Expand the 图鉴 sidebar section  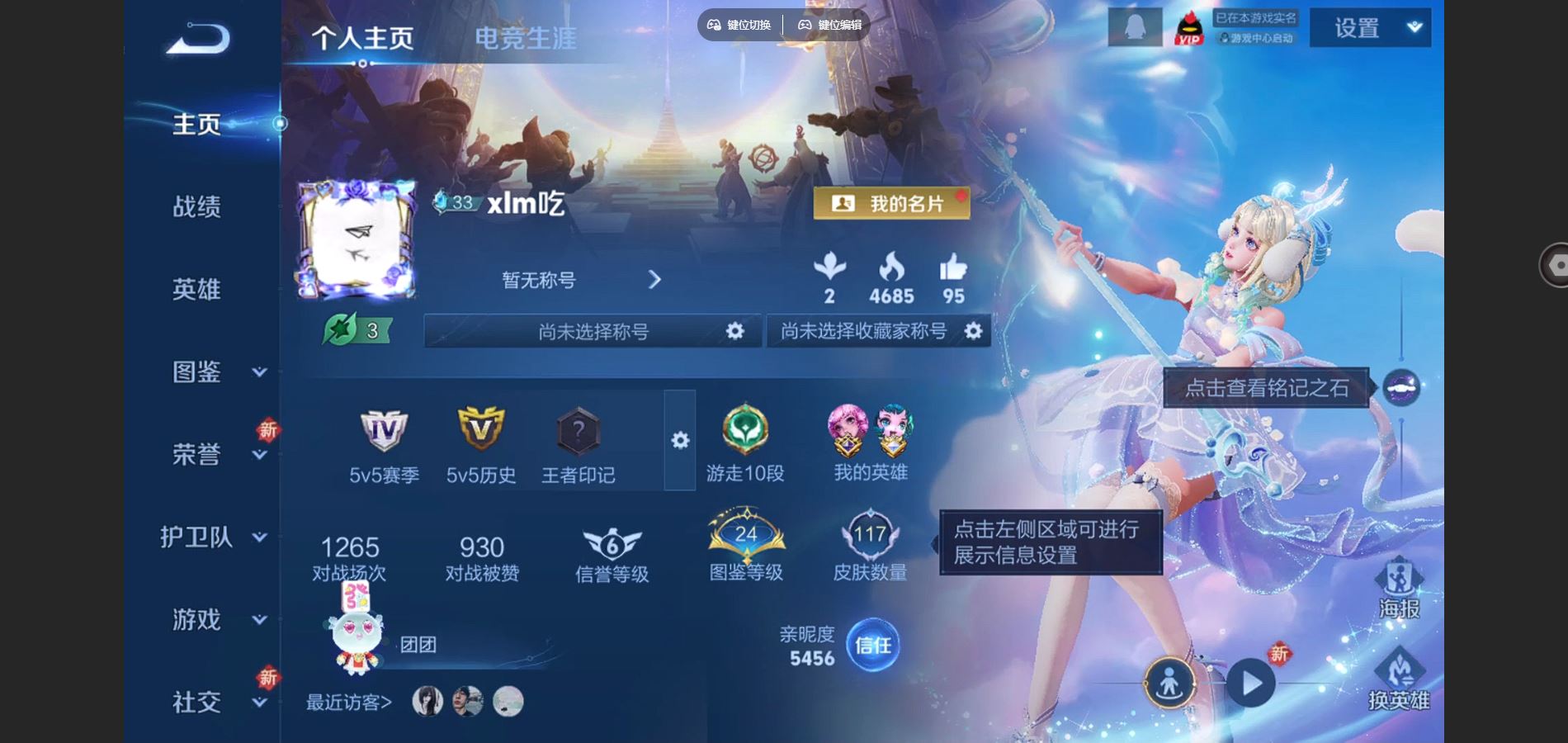click(196, 373)
